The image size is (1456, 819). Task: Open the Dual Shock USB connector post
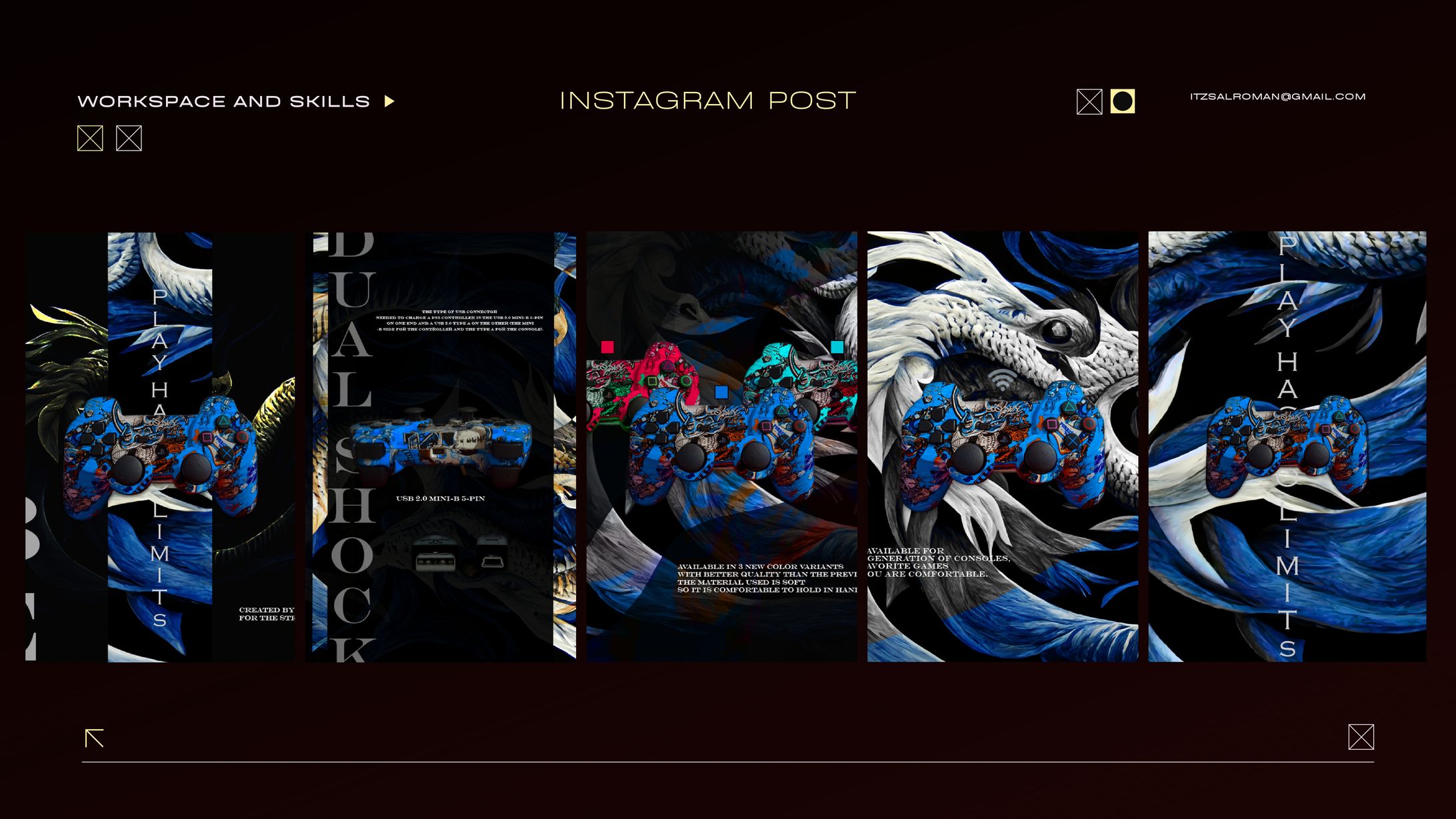(441, 446)
